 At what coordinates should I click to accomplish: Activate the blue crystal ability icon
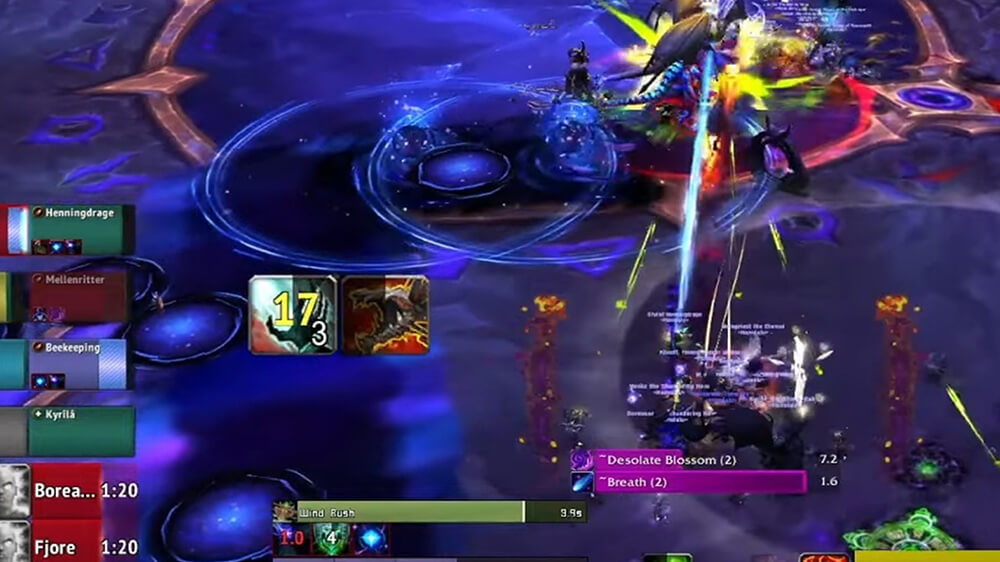[371, 540]
